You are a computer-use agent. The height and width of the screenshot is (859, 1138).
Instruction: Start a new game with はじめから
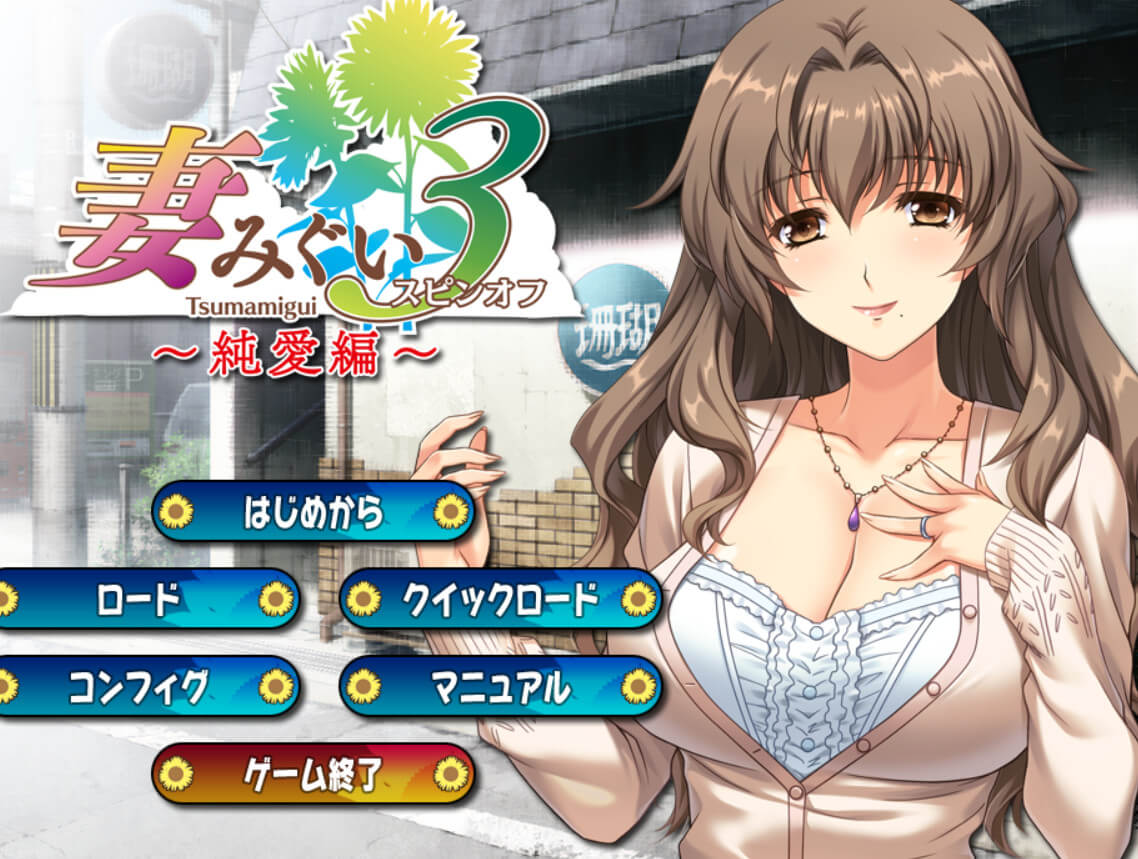point(313,512)
